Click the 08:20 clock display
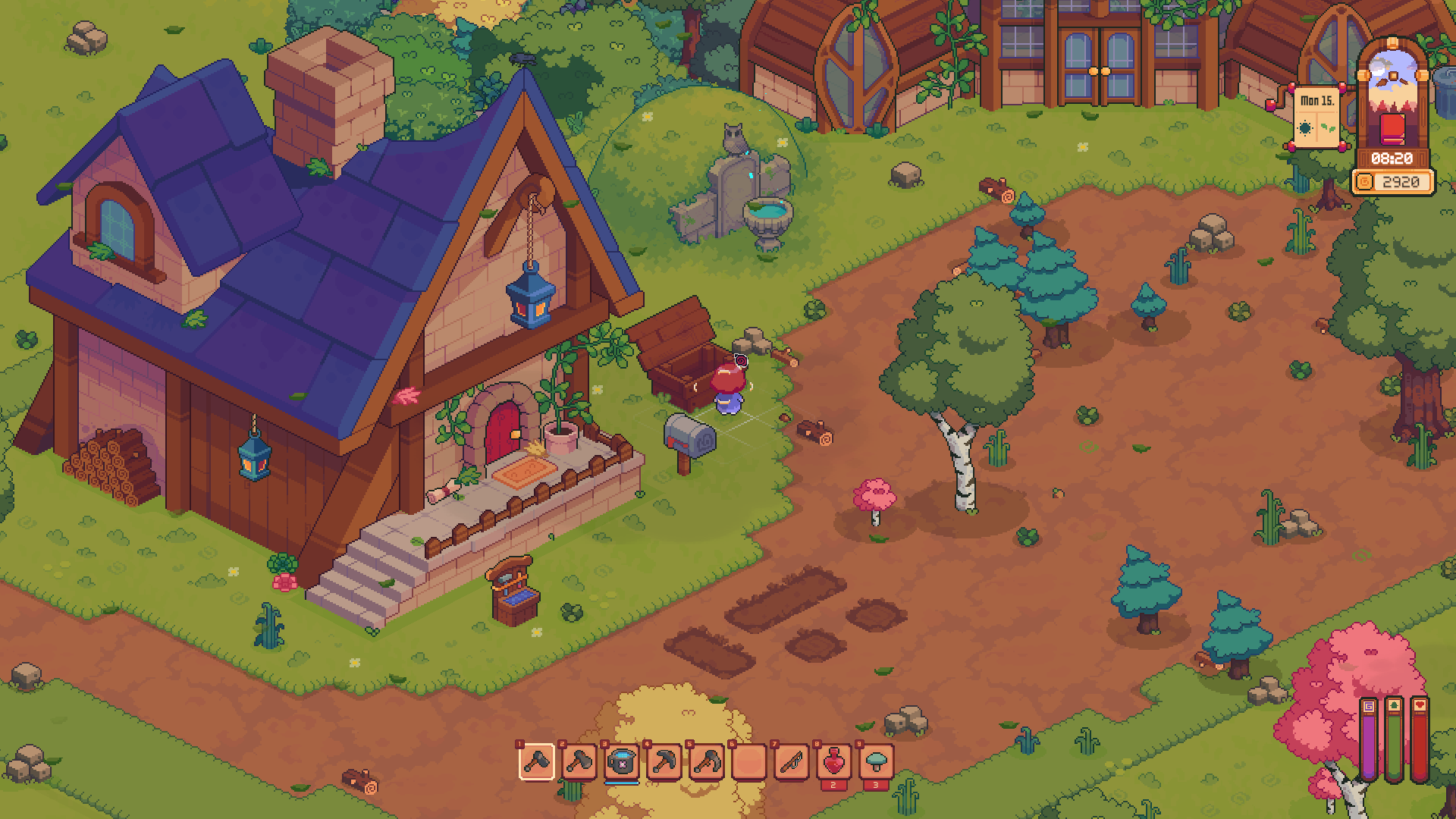This screenshot has height=819, width=1456. pyautogui.click(x=1392, y=158)
